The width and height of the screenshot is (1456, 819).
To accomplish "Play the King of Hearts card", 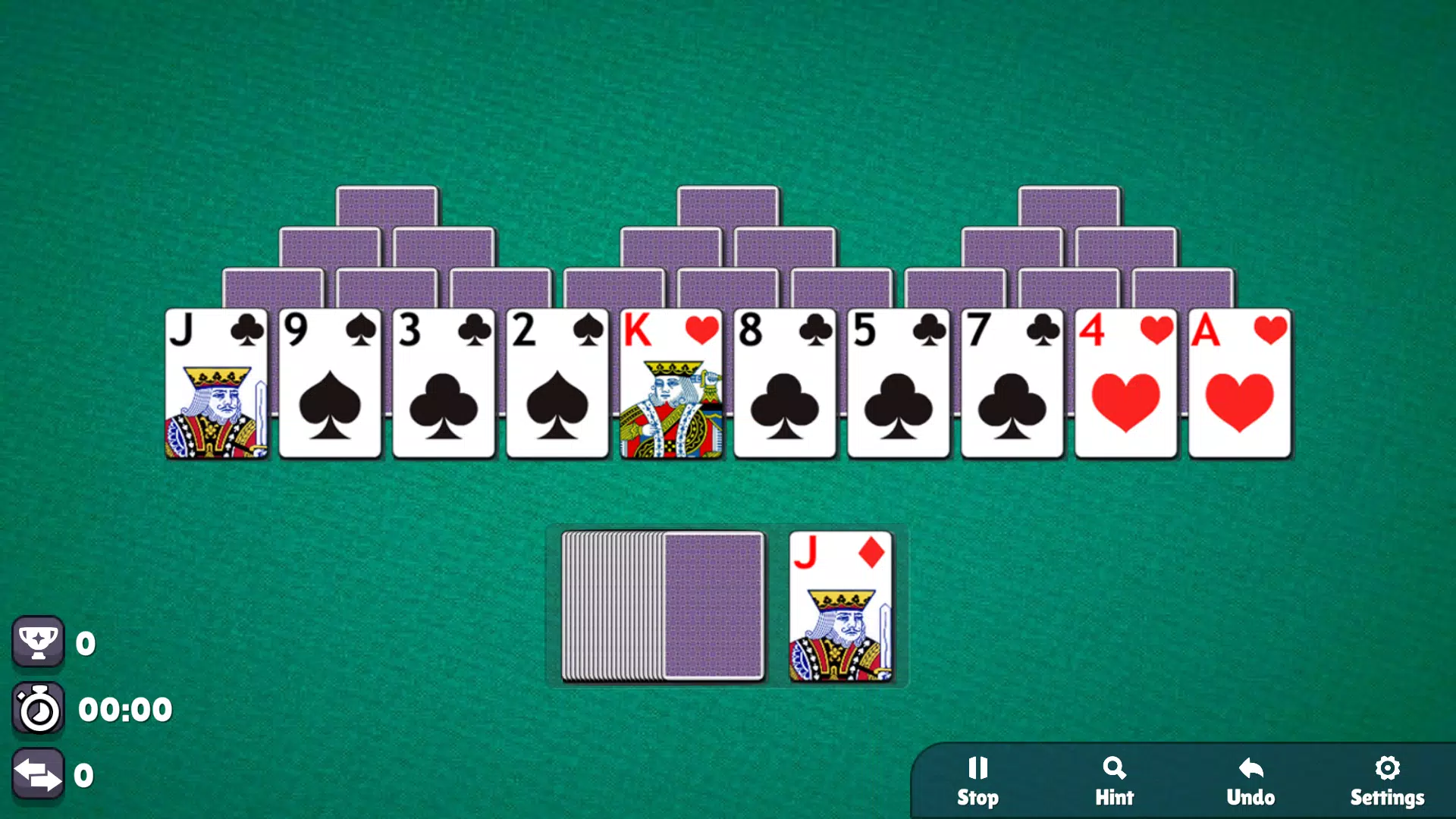I will pyautogui.click(x=671, y=383).
